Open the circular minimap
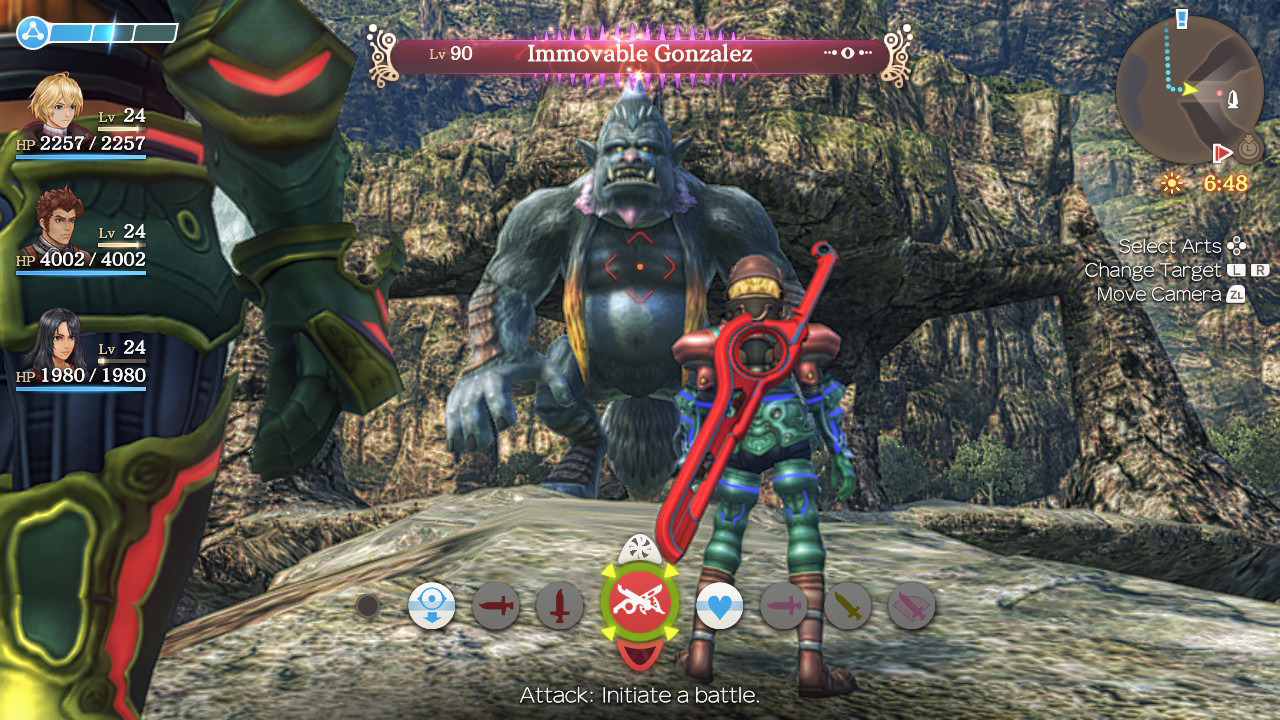 [x=1188, y=90]
